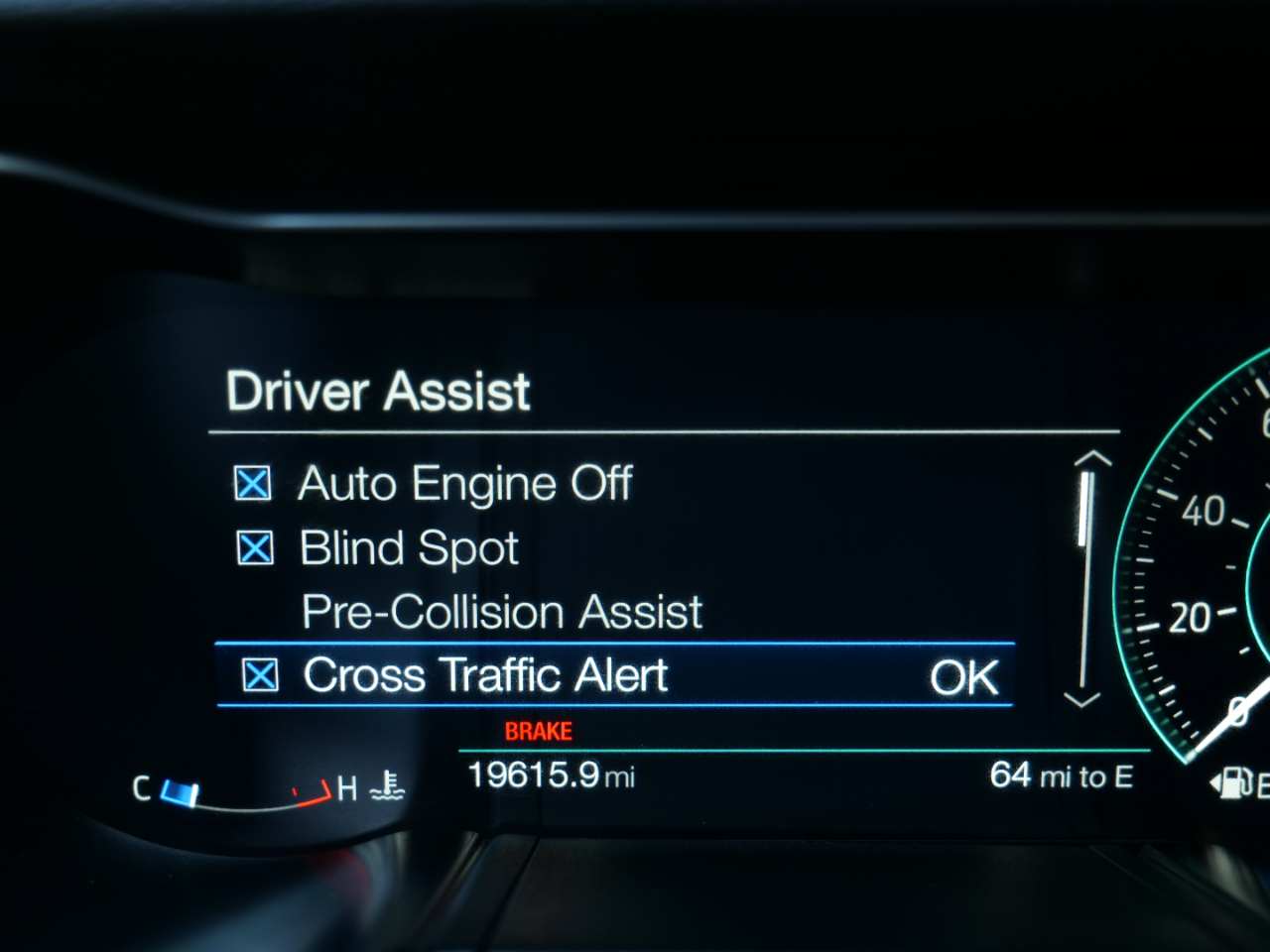Viewport: 1270px width, 952px height.
Task: Click the scroll up arrow
Action: 1092,459
